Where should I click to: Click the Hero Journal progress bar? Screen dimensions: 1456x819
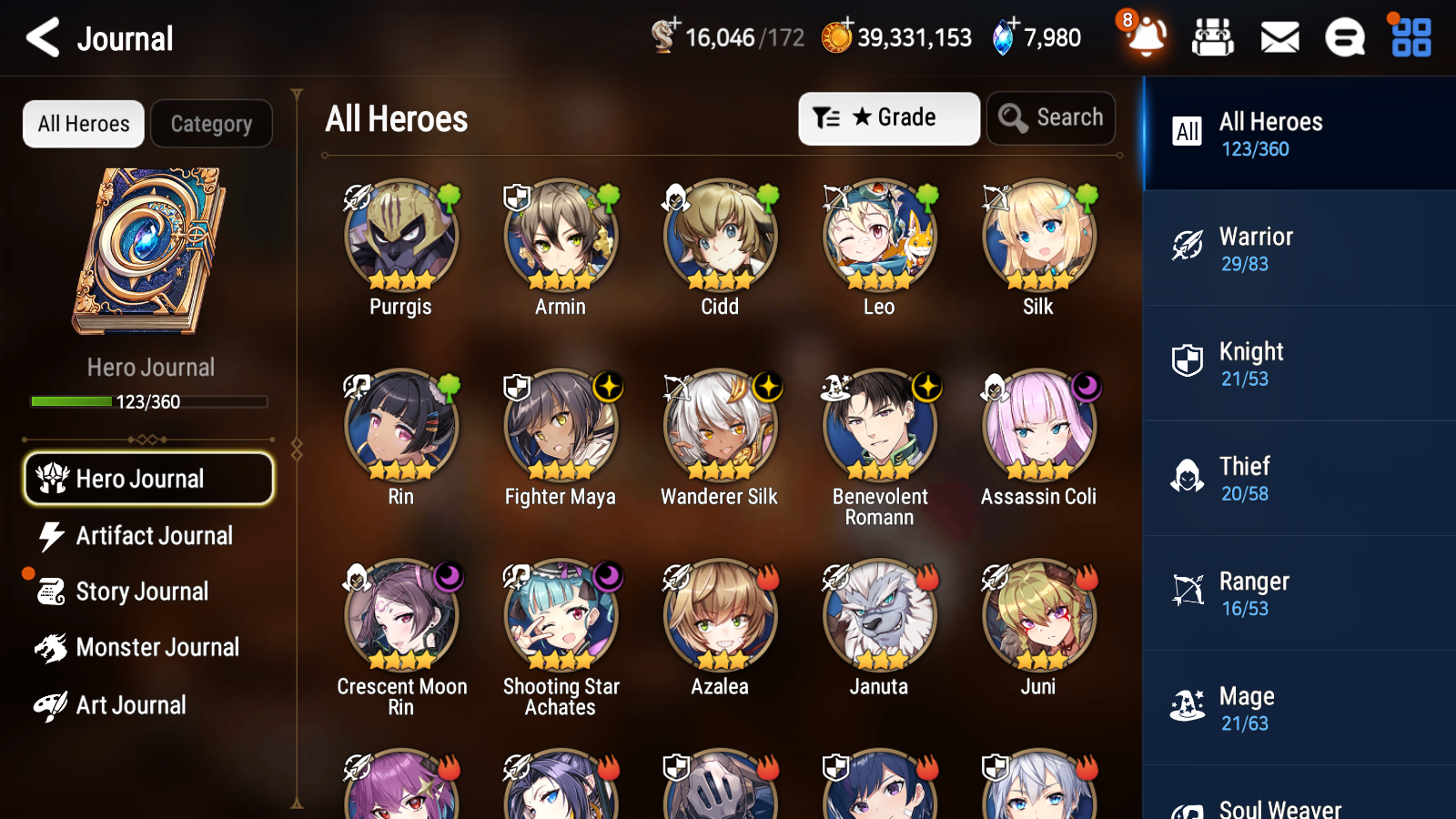148,401
